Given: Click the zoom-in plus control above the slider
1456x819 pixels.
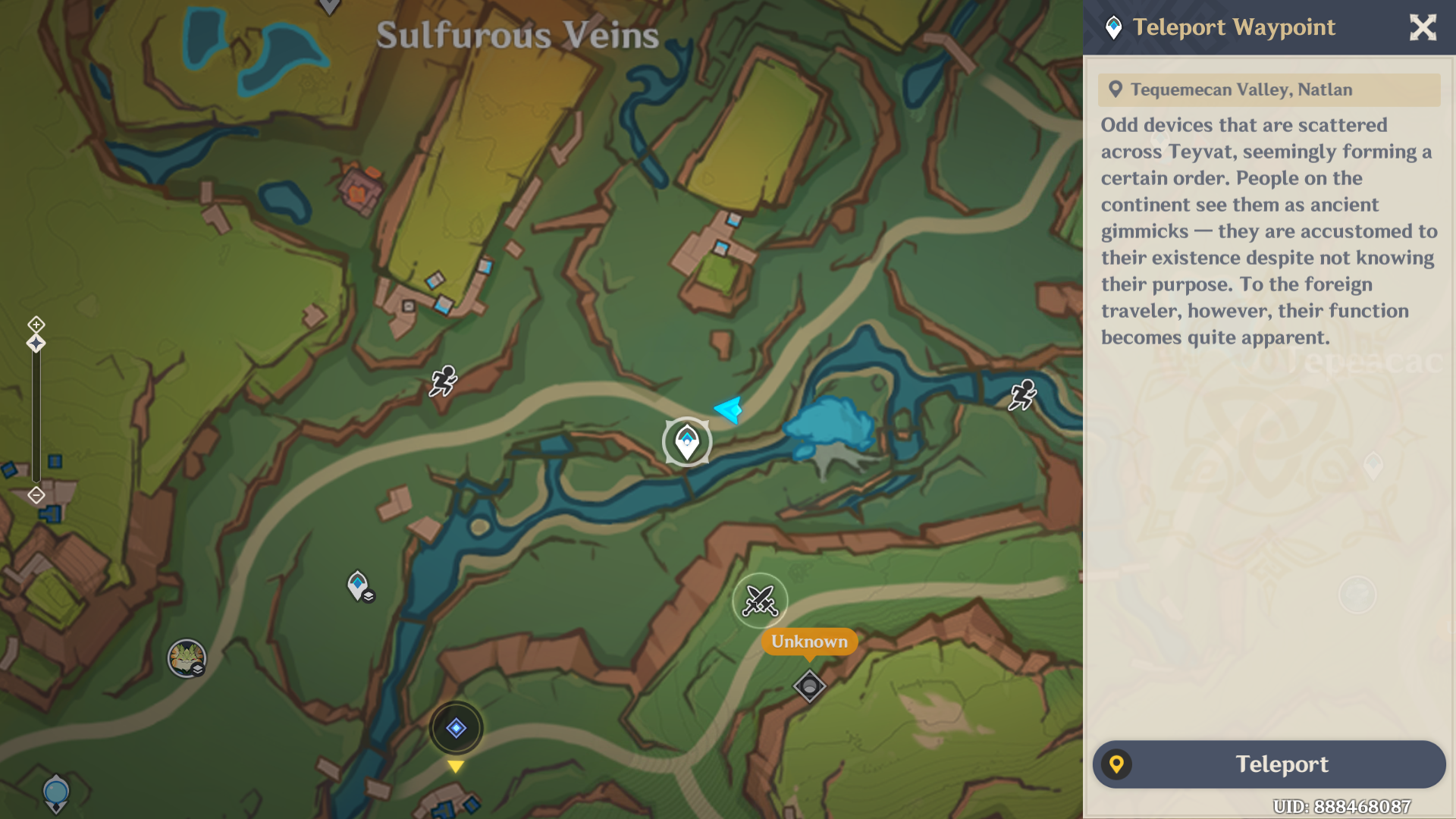Looking at the screenshot, I should [x=36, y=324].
